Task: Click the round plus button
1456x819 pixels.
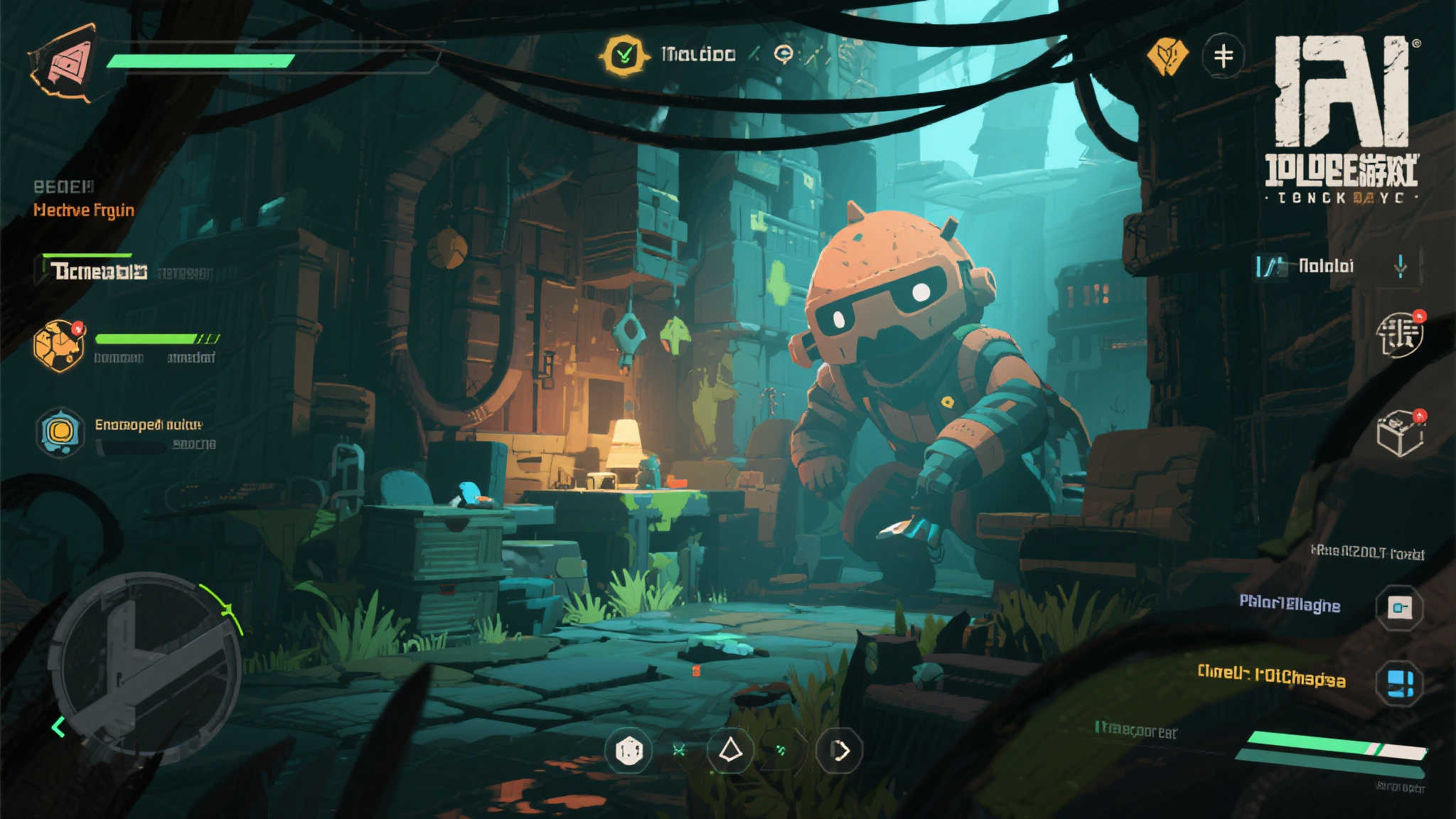Action: coord(1223,55)
